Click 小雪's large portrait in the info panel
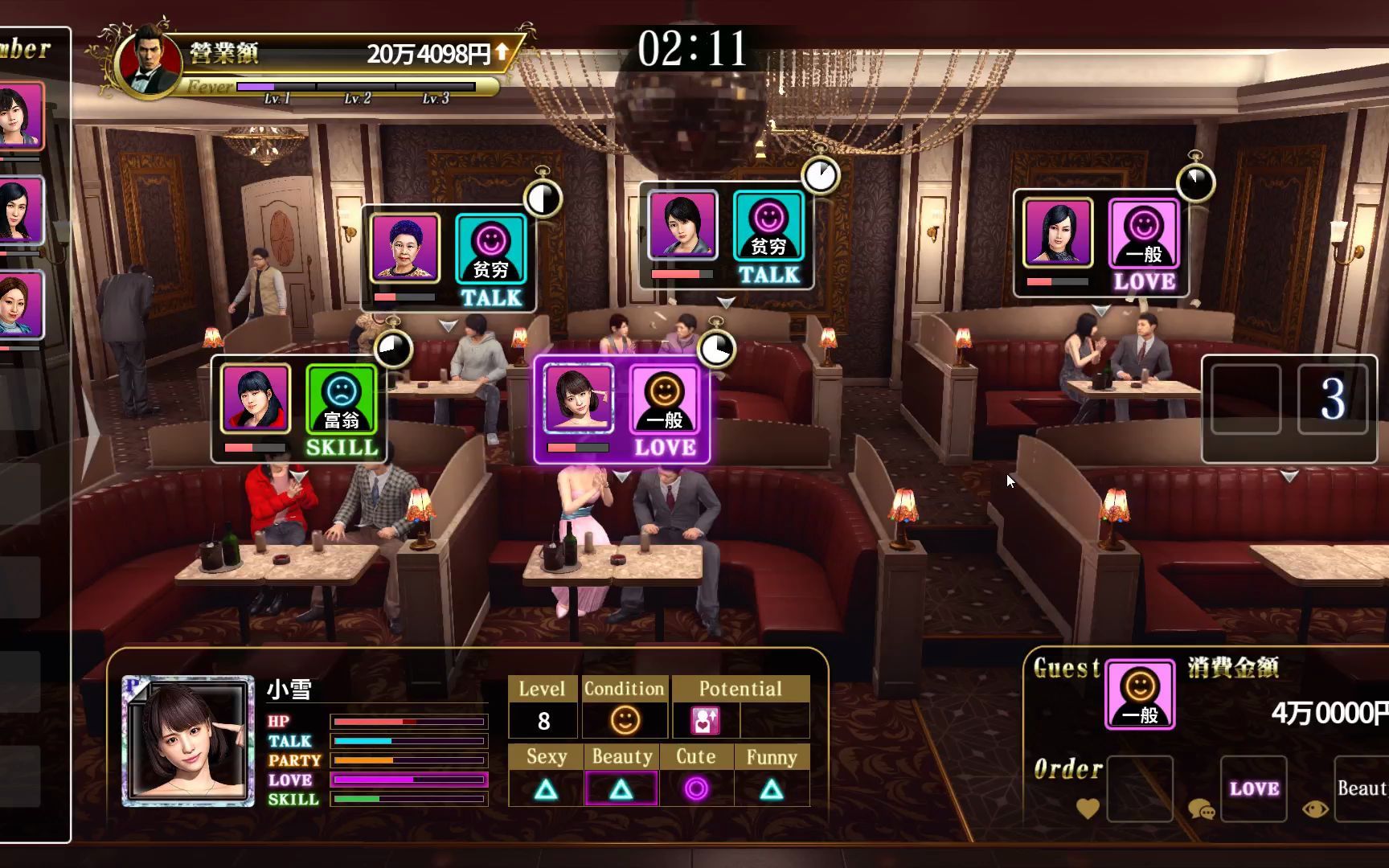Viewport: 1389px width, 868px height. tap(188, 741)
